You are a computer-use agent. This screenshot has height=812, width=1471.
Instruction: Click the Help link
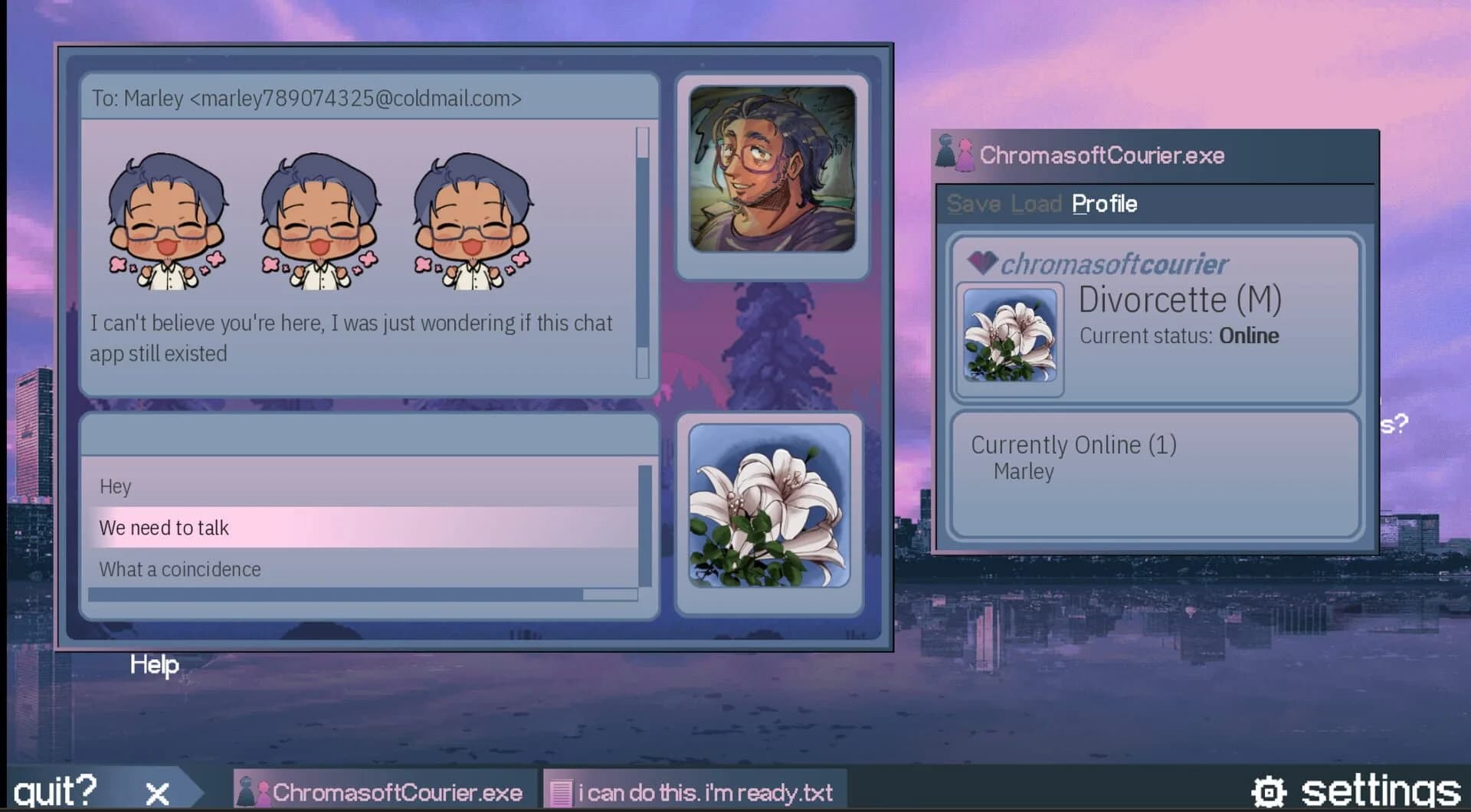153,666
